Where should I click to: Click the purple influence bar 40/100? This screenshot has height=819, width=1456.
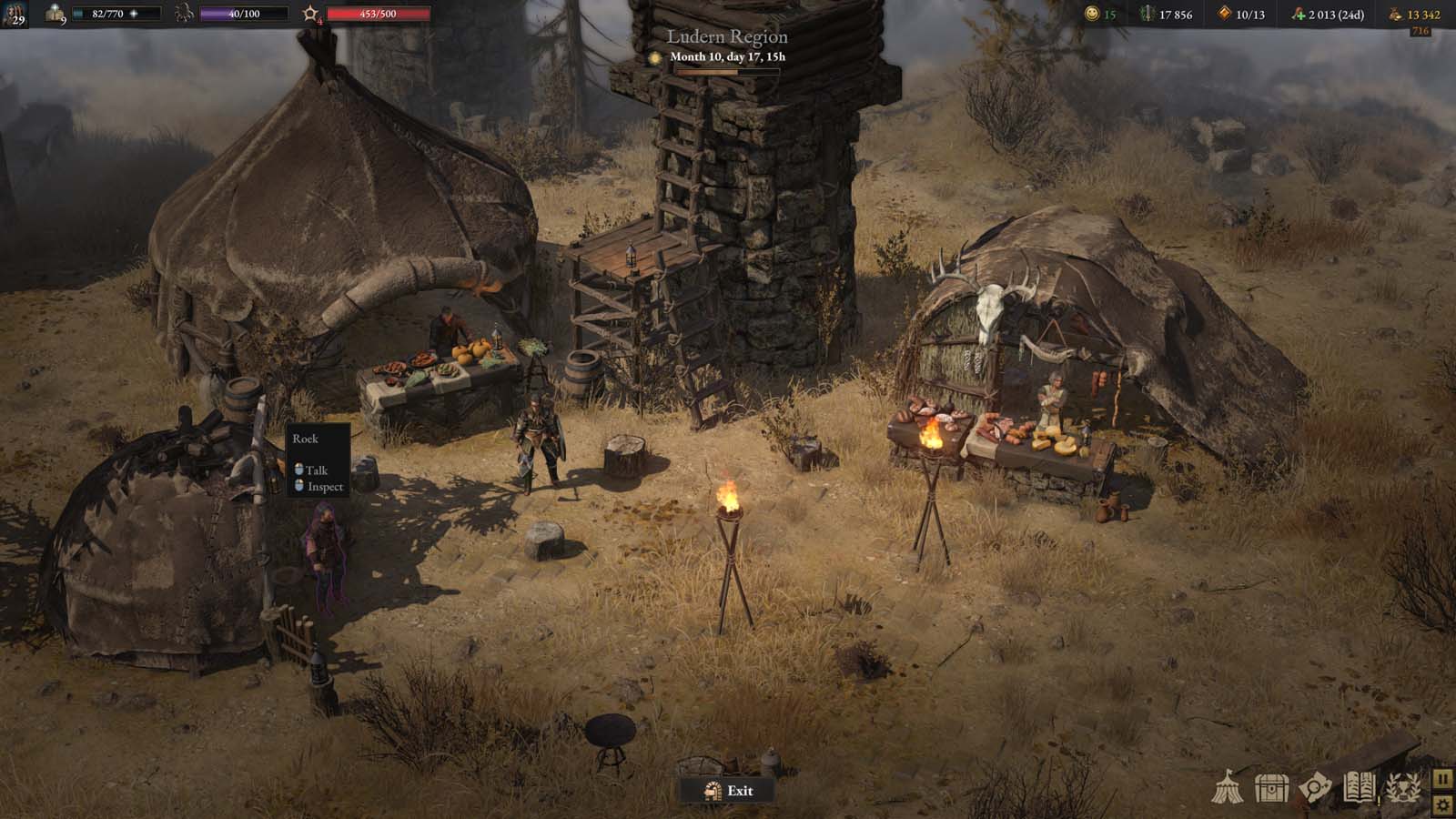244,14
